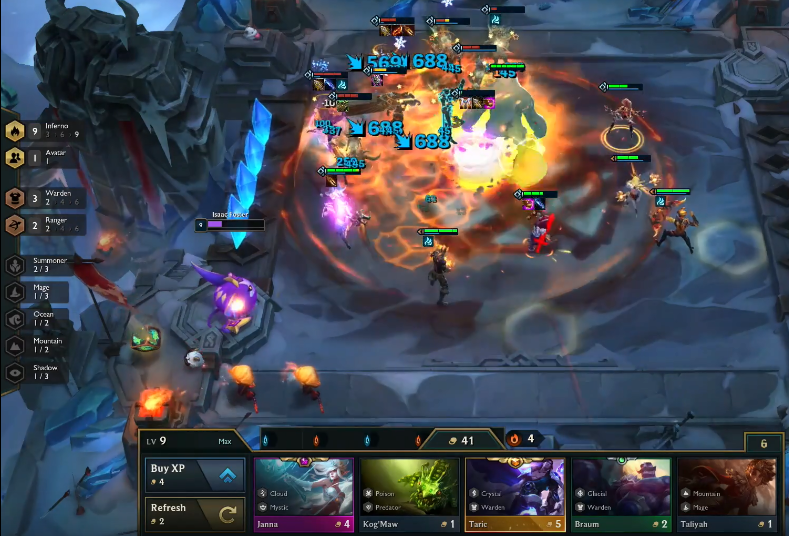Refresh the champion shop
This screenshot has width=789, height=536.
(195, 514)
